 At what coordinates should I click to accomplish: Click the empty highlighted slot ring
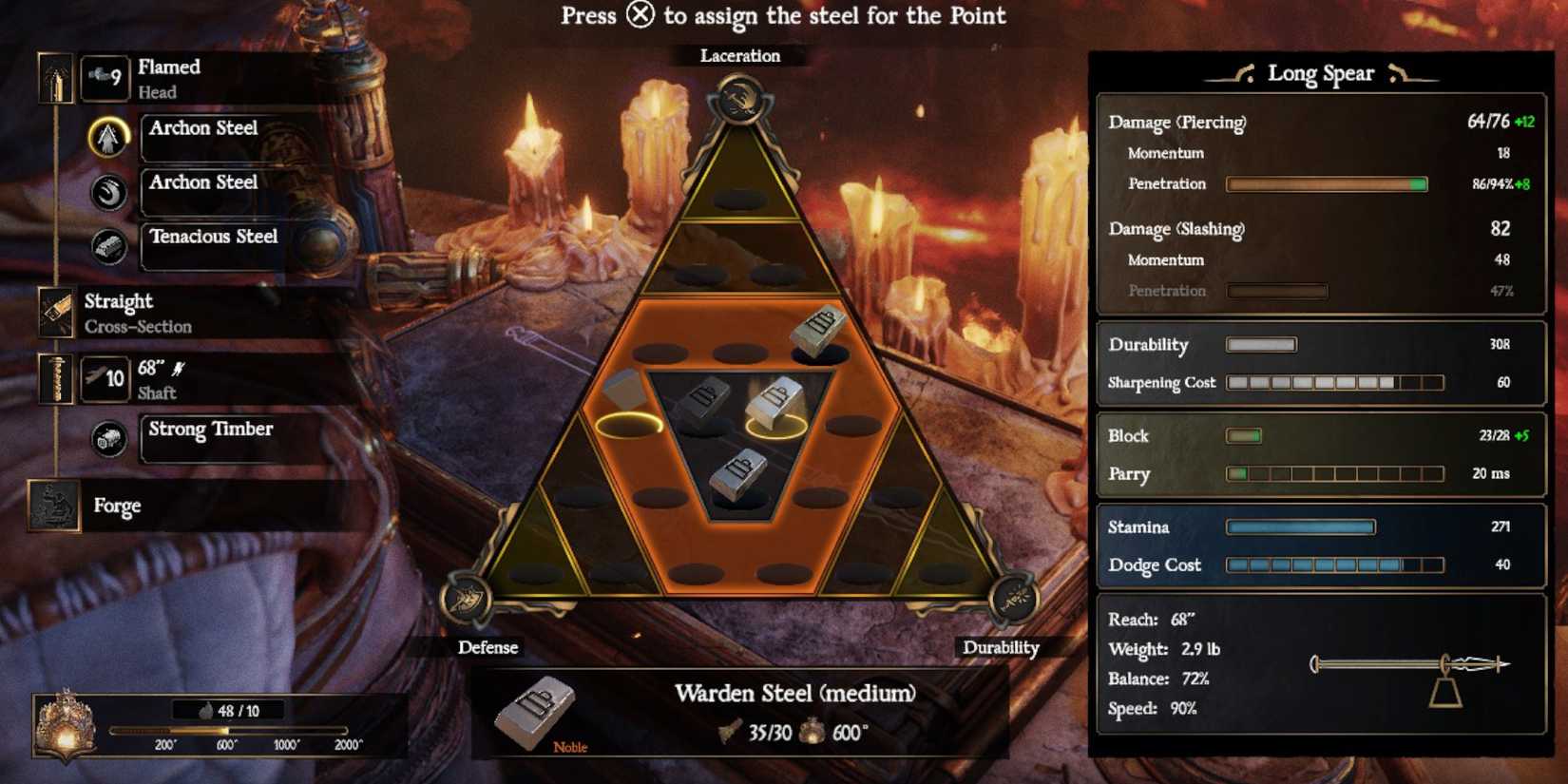[631, 425]
